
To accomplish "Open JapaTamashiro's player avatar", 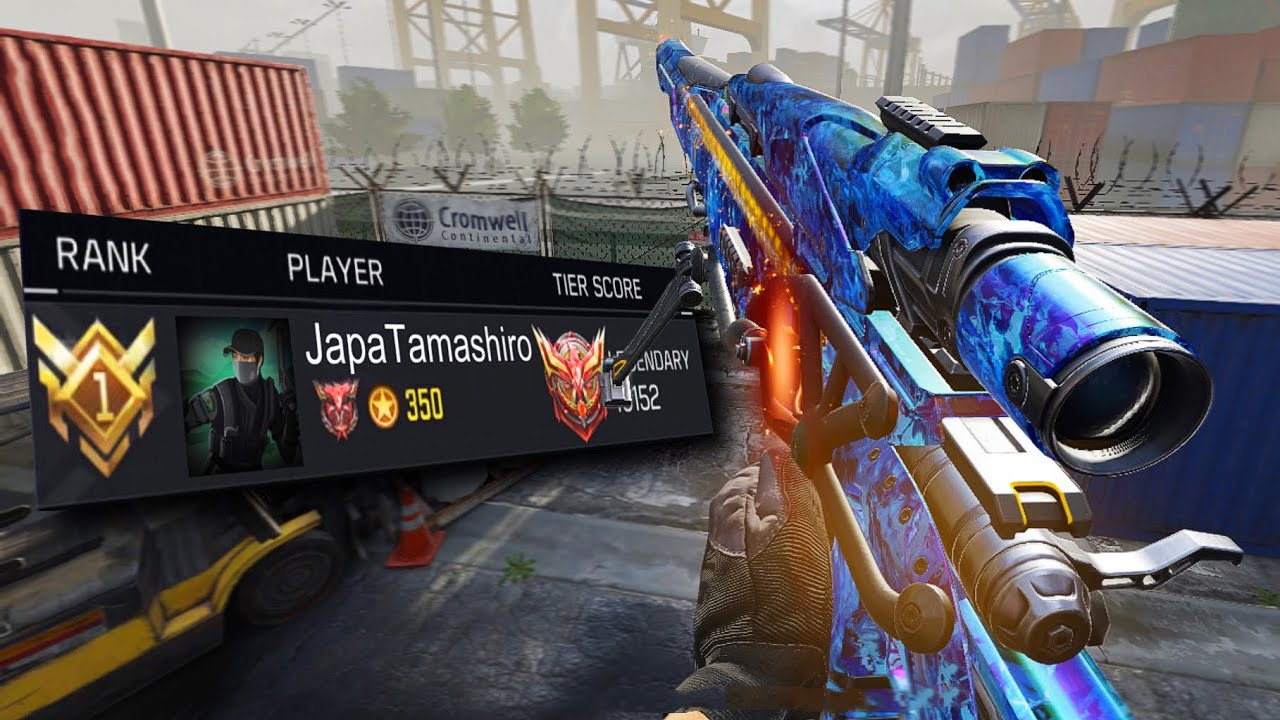I will (x=240, y=392).
